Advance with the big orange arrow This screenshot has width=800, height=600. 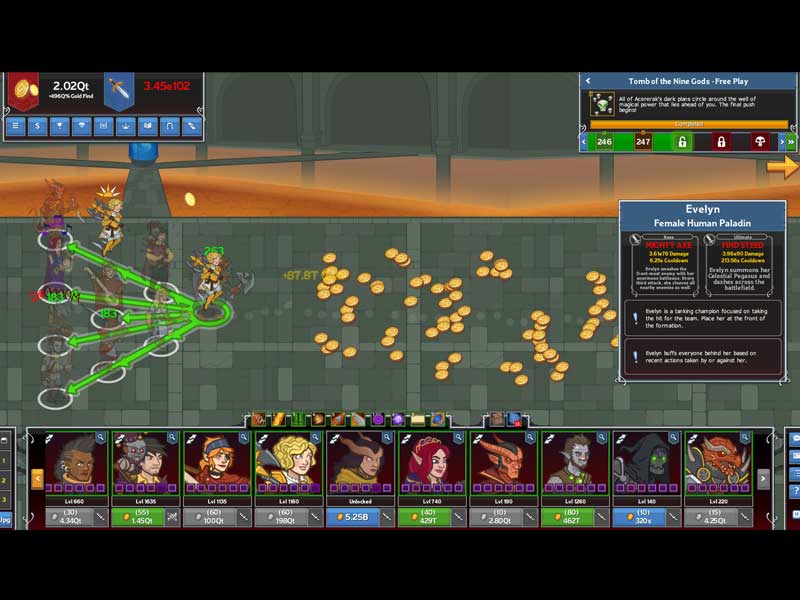coord(782,167)
